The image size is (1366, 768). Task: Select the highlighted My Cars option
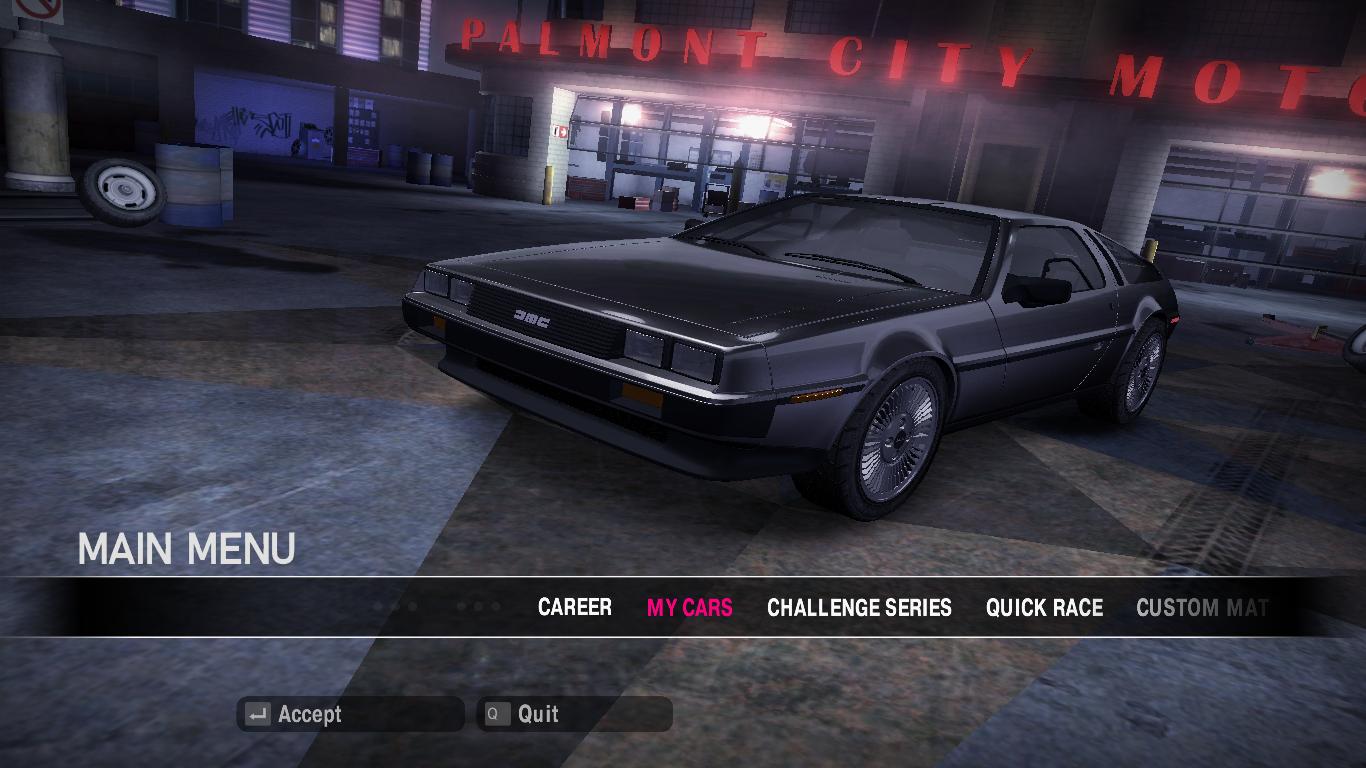(689, 607)
